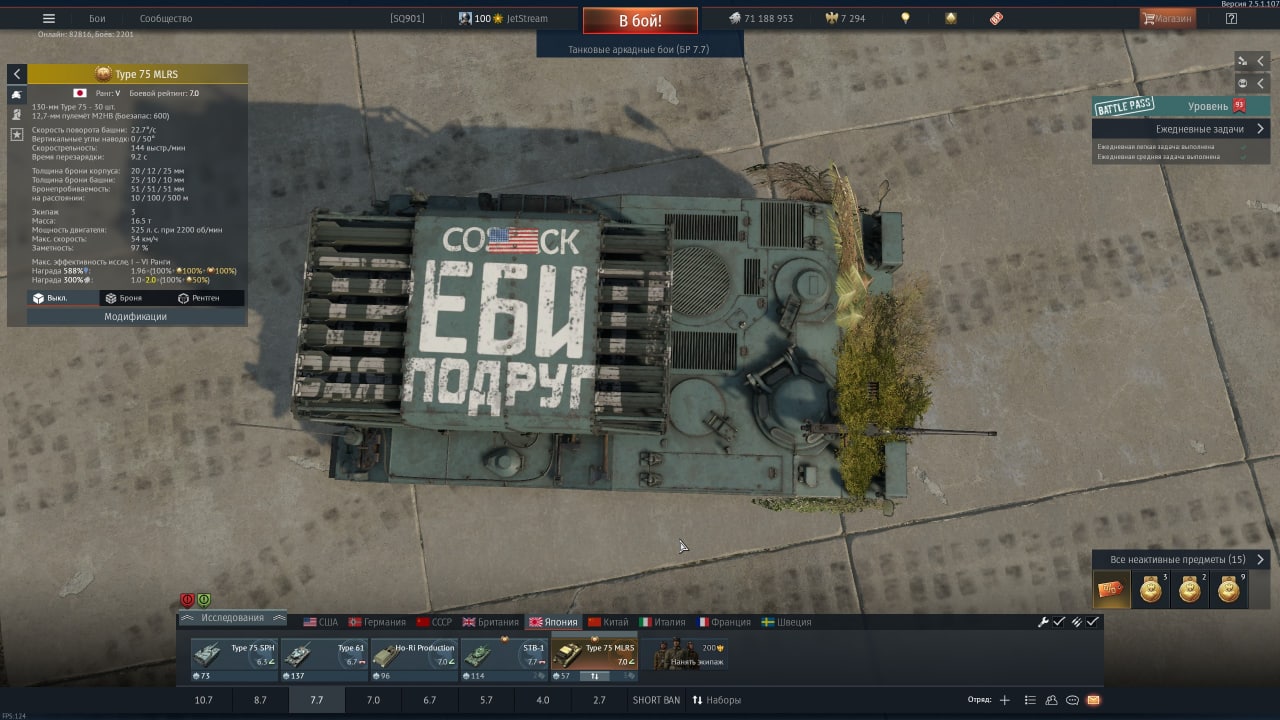This screenshot has width=1280, height=720.
Task: Select the Германия nation tab
Action: (x=377, y=622)
